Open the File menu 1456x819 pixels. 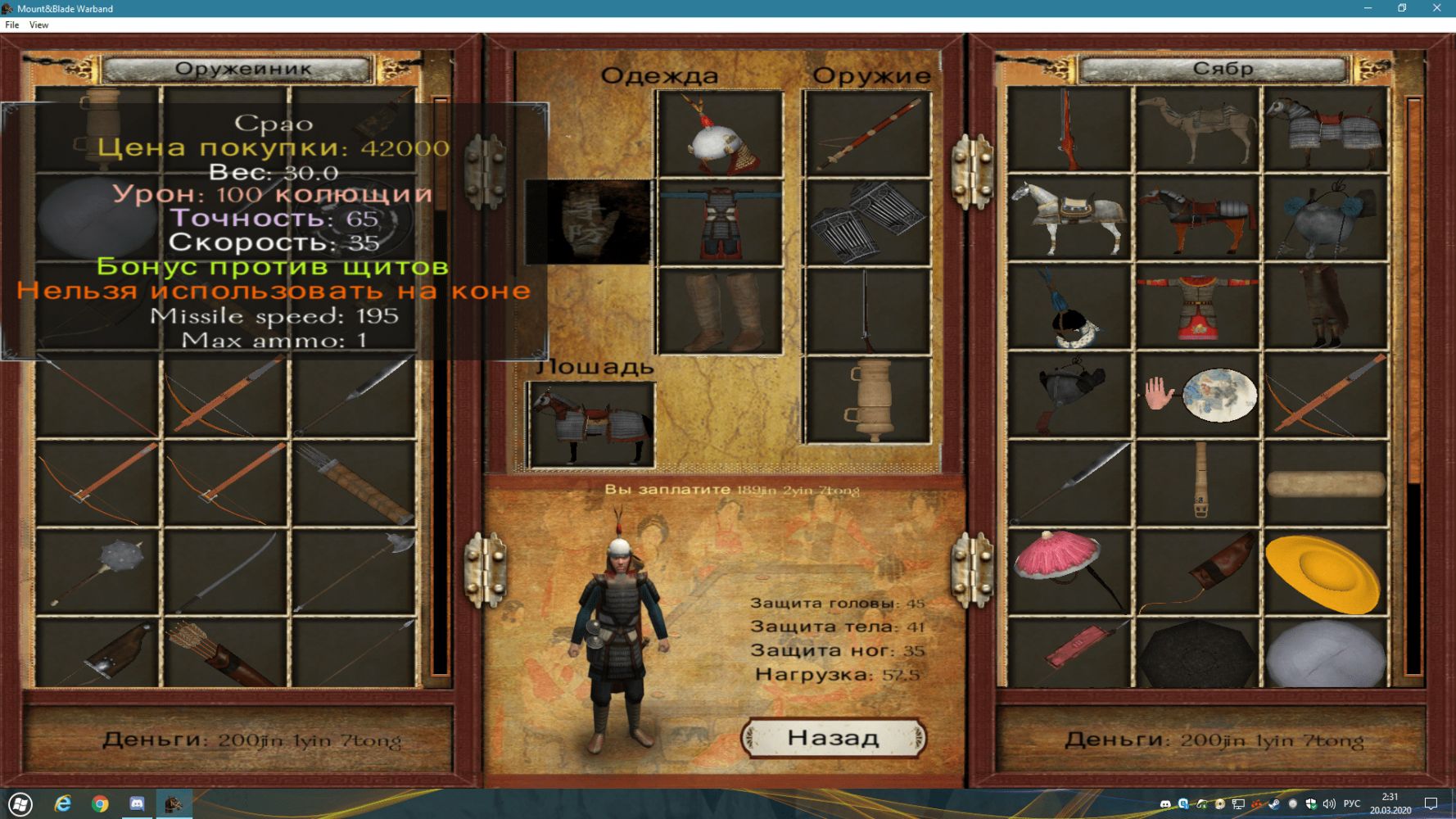click(x=12, y=25)
